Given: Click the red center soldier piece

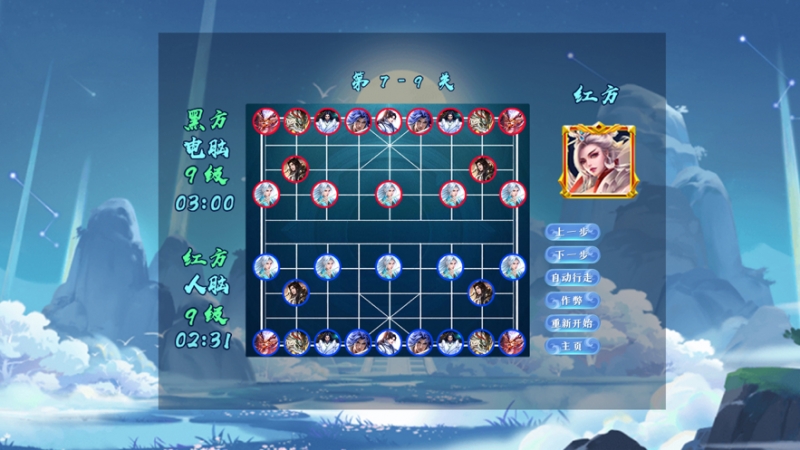Looking at the screenshot, I should 388,193.
